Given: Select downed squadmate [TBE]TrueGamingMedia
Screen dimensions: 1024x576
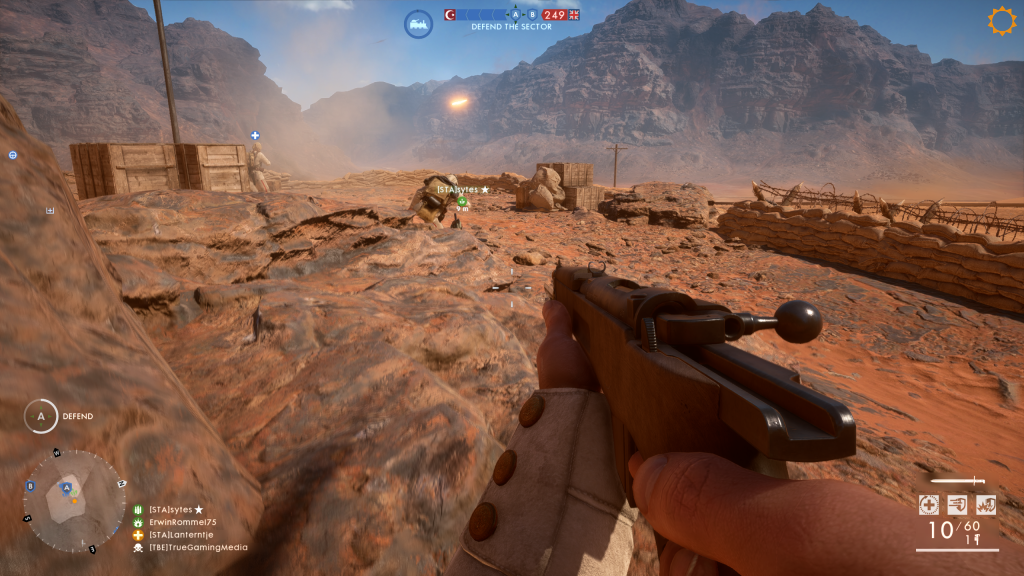Looking at the screenshot, I should point(198,547).
